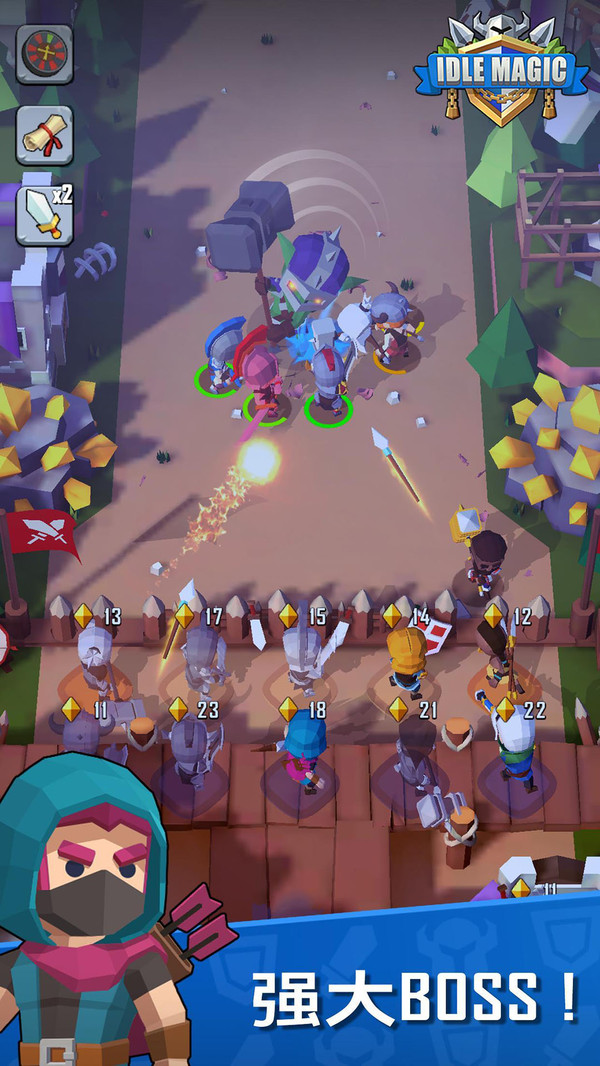600x1066 pixels.
Task: Open the roulette wheel icon
Action: click(x=44, y=53)
